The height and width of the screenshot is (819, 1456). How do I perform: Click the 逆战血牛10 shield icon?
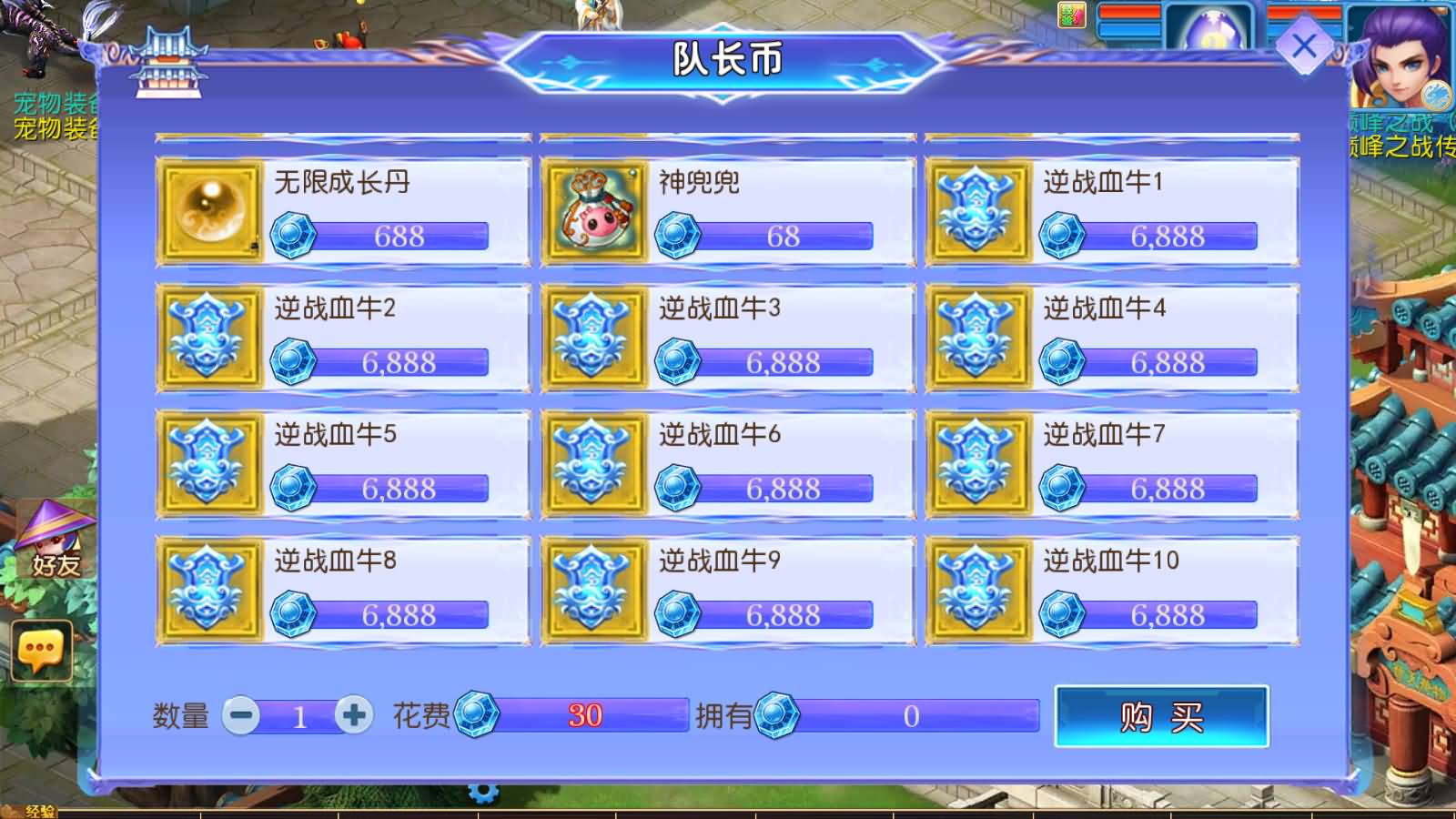tap(980, 590)
